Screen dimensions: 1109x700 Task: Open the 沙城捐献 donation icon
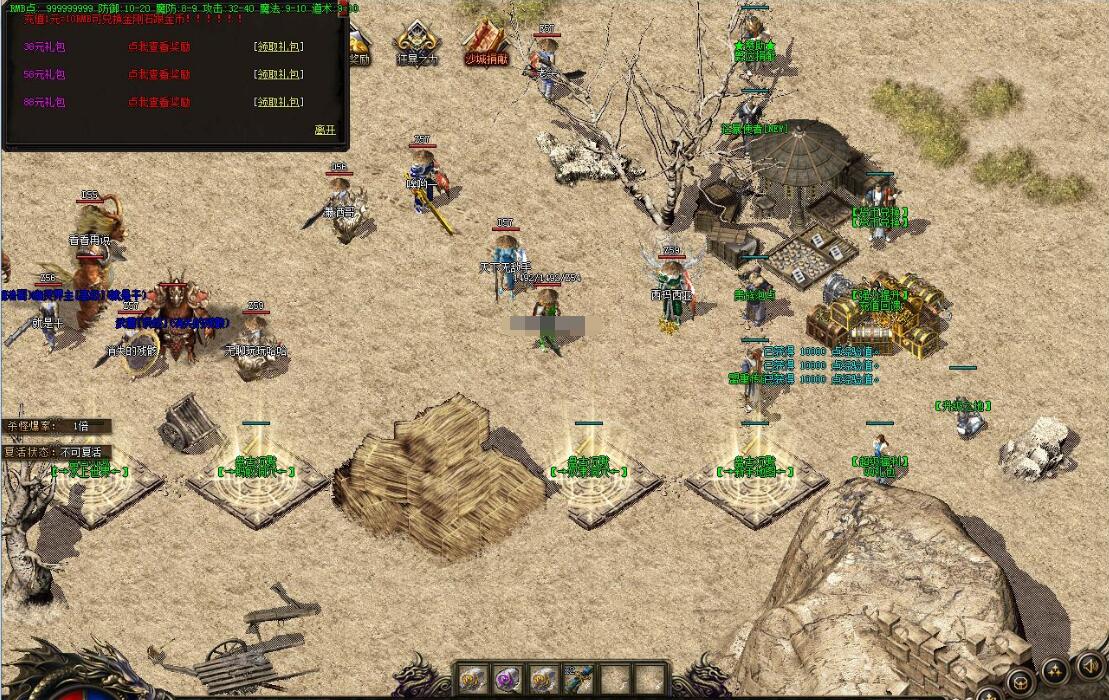pos(486,44)
